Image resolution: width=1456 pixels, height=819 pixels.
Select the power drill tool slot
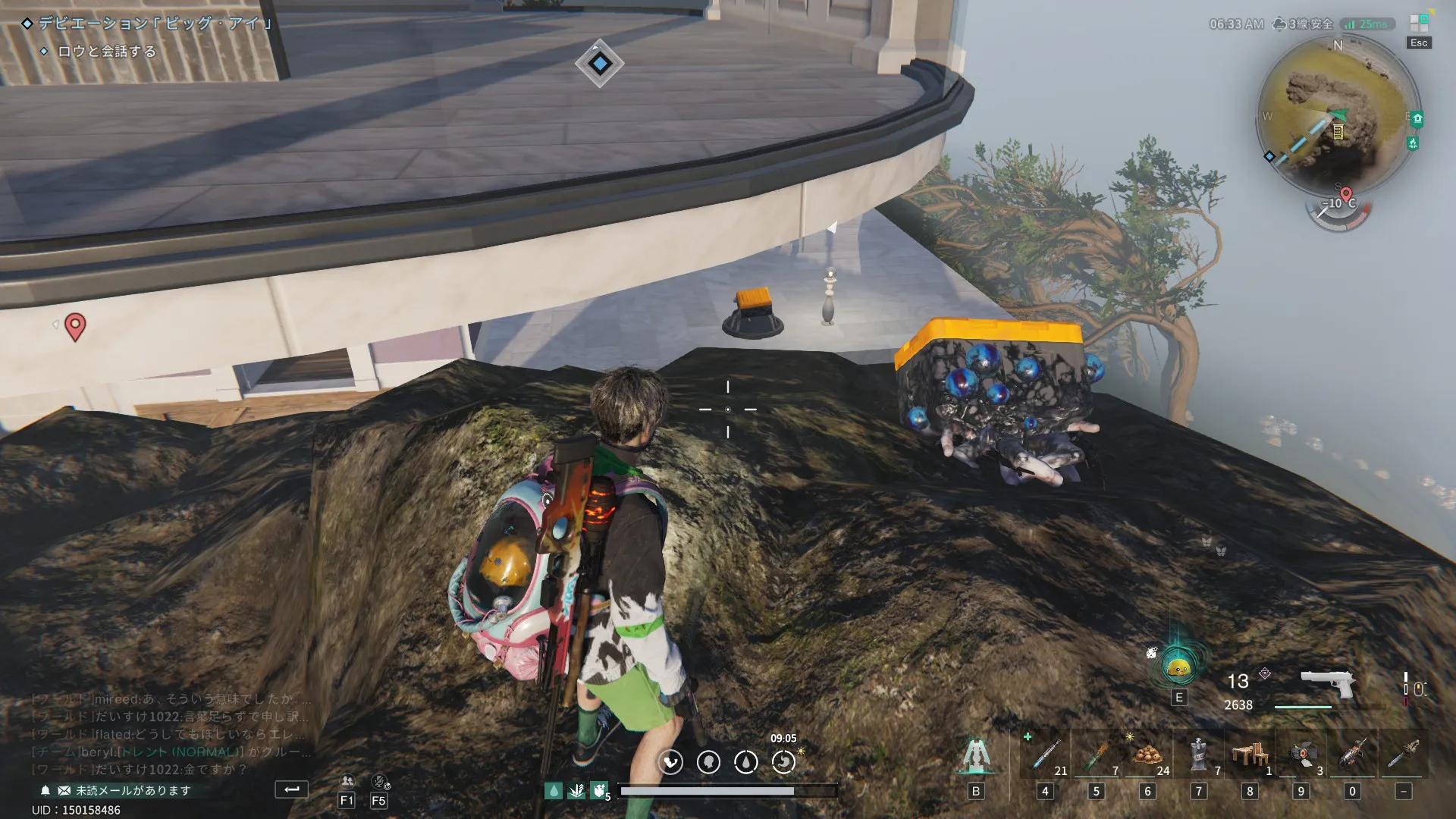point(1352,755)
